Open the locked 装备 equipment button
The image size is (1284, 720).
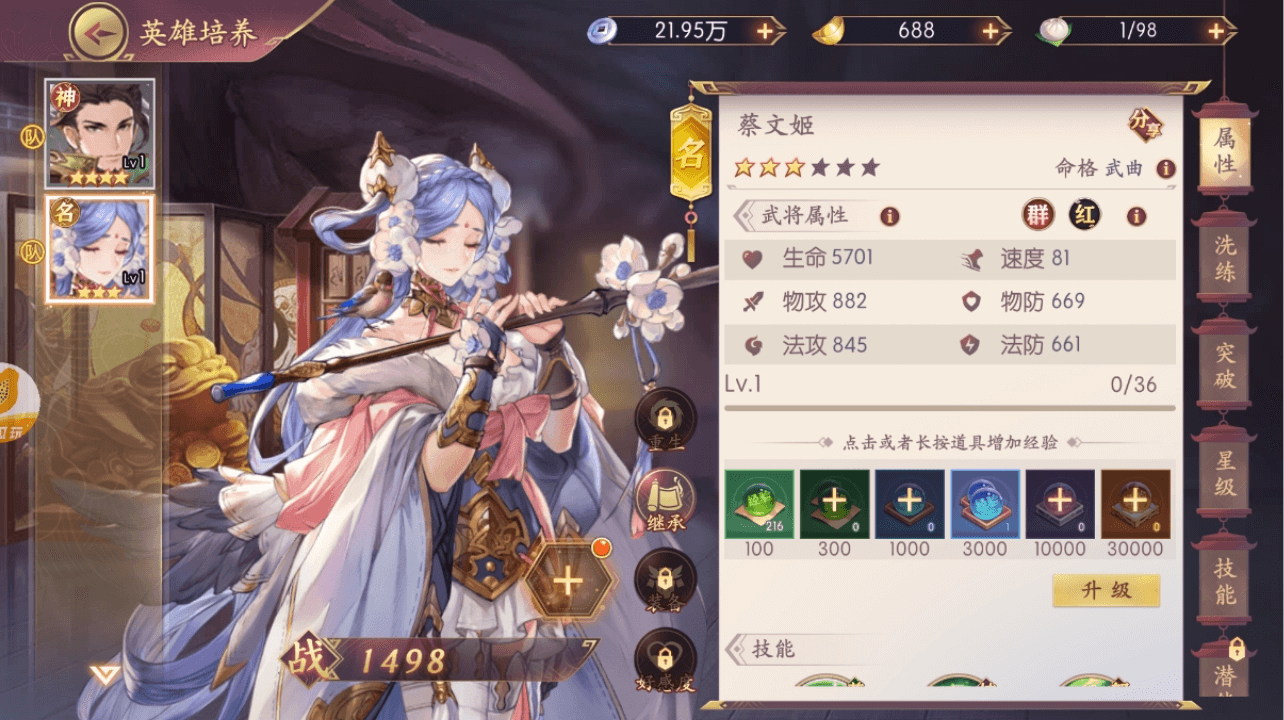[x=665, y=582]
